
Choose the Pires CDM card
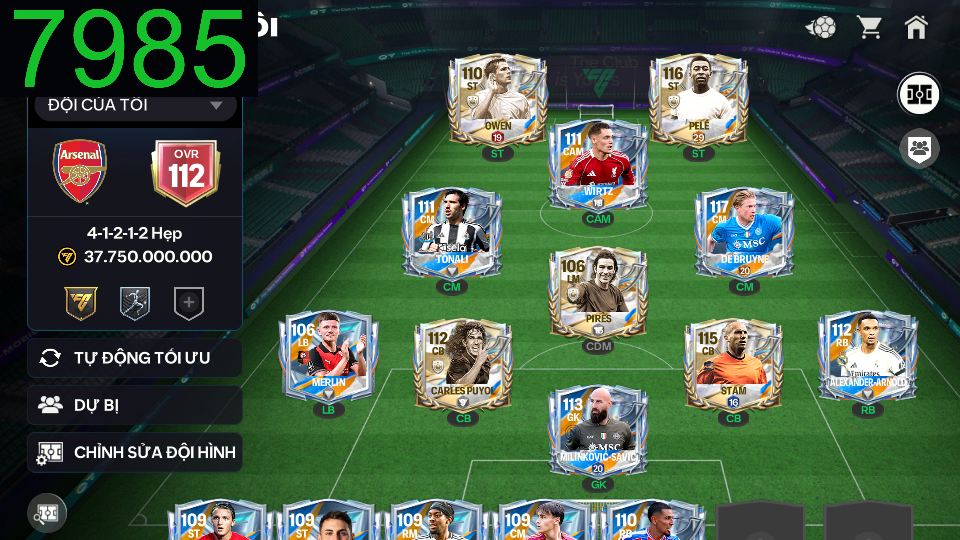598,294
